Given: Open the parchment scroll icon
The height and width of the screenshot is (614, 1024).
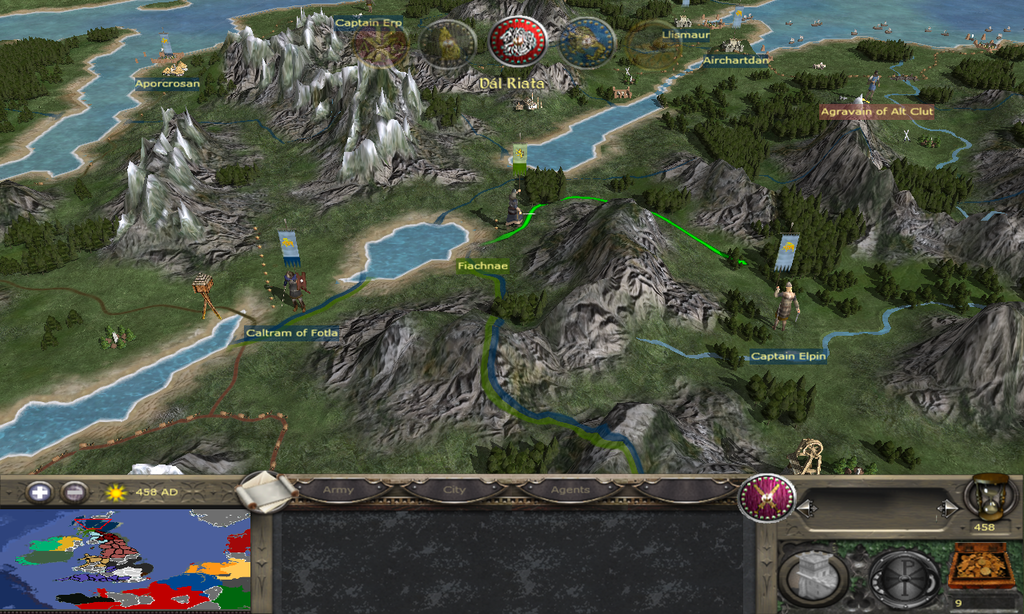Looking at the screenshot, I should coord(266,491).
